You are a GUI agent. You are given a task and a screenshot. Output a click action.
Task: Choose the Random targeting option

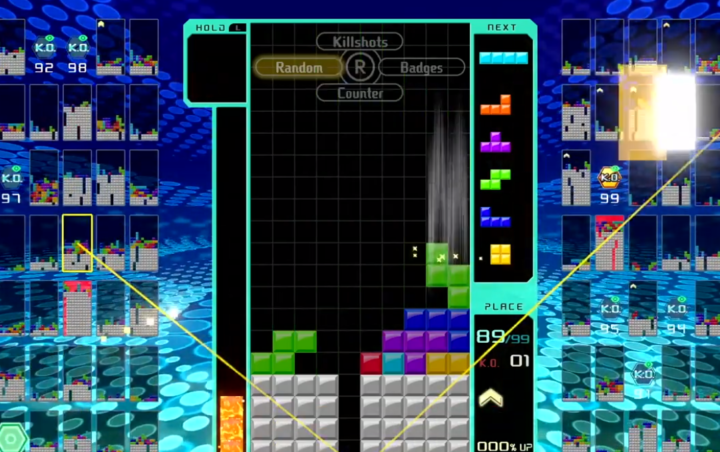pyautogui.click(x=299, y=68)
